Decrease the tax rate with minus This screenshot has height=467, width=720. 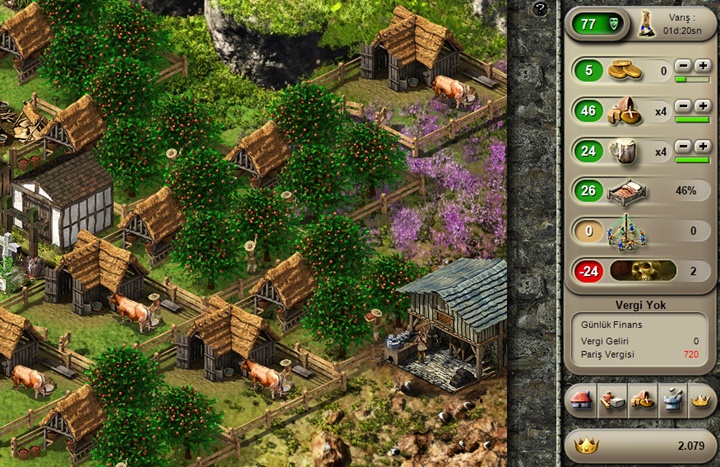(682, 65)
